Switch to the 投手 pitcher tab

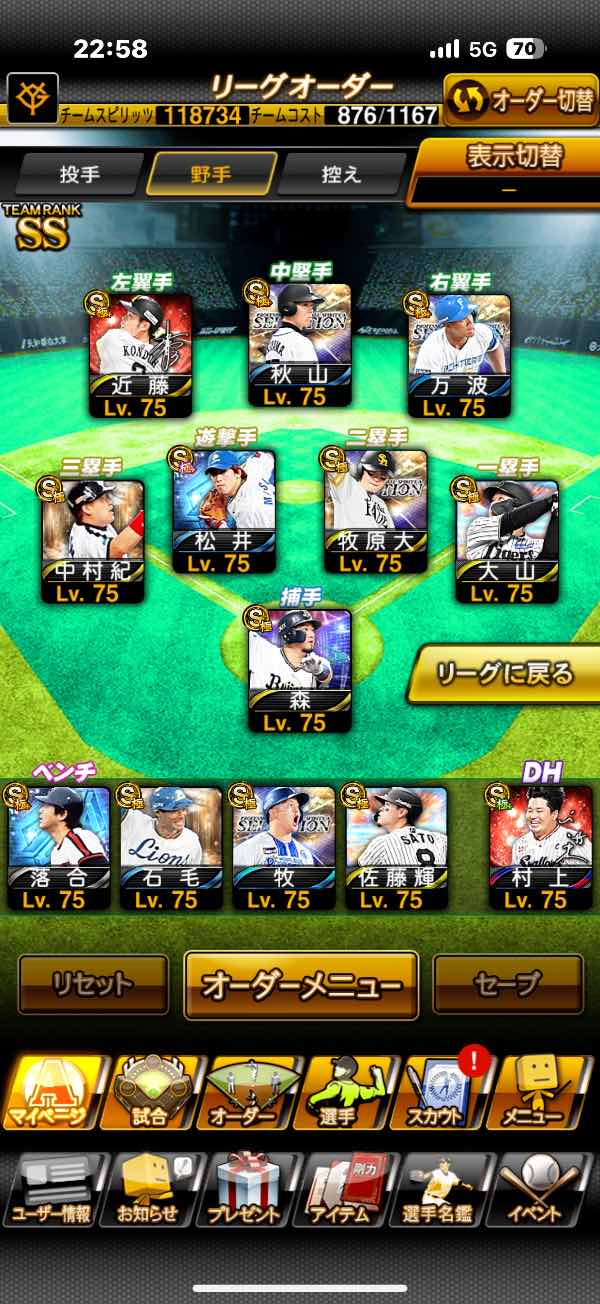click(x=80, y=173)
